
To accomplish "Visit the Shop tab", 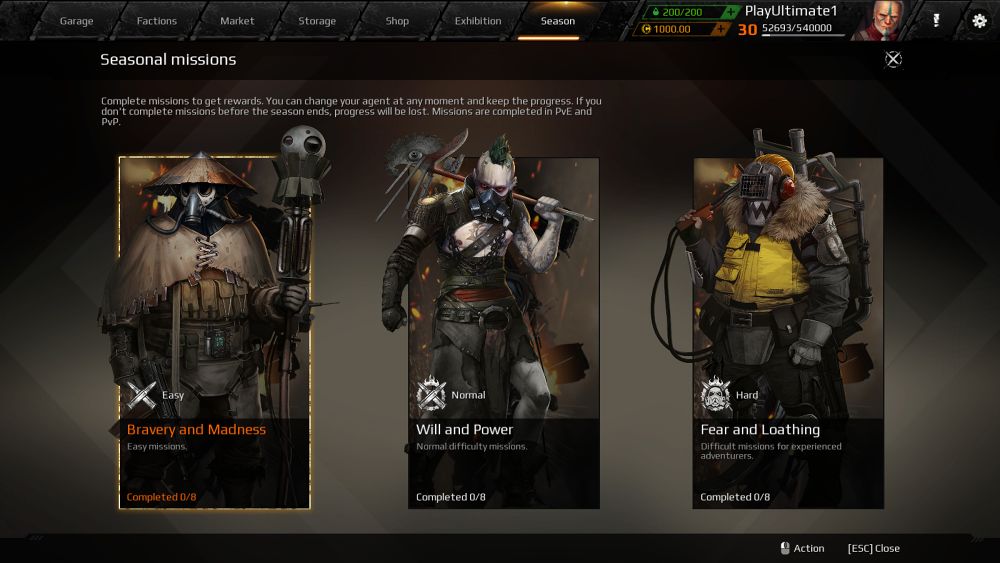I will click(x=397, y=21).
